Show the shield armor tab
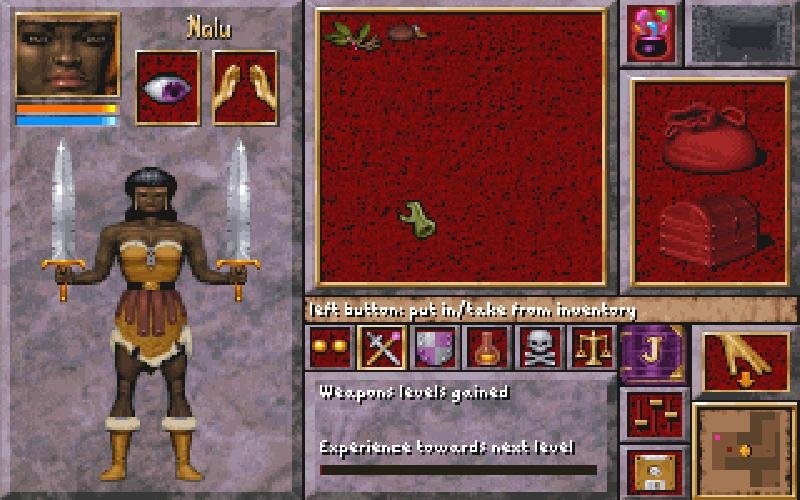800x500 pixels. pos(434,348)
